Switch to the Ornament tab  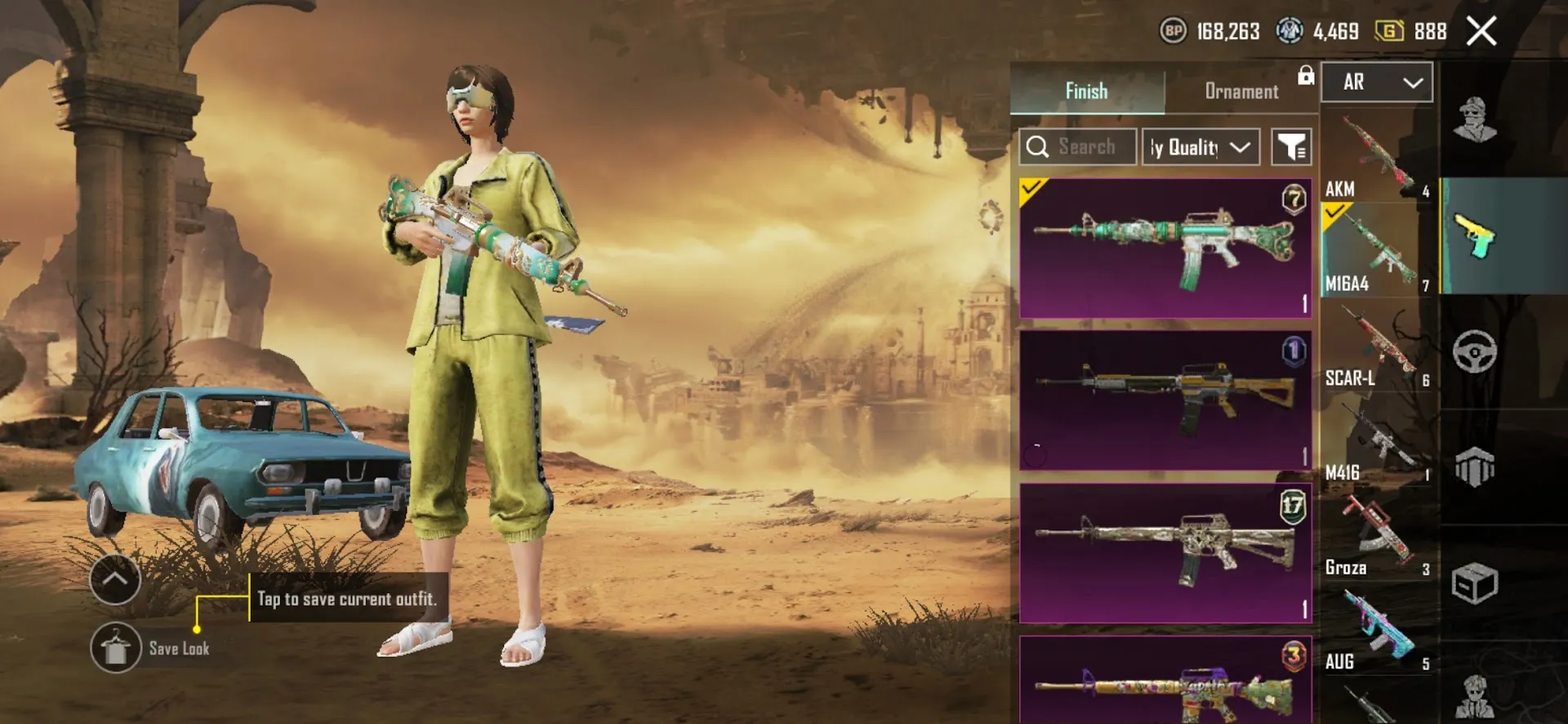(x=1241, y=92)
